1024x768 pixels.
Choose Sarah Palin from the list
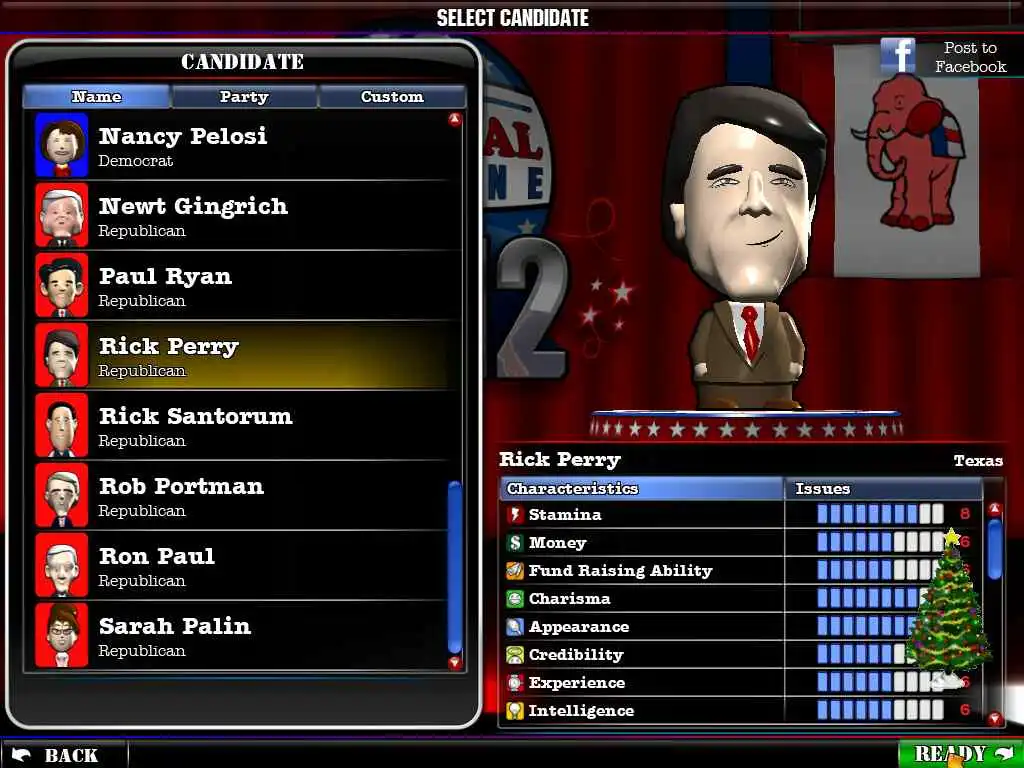[x=240, y=636]
